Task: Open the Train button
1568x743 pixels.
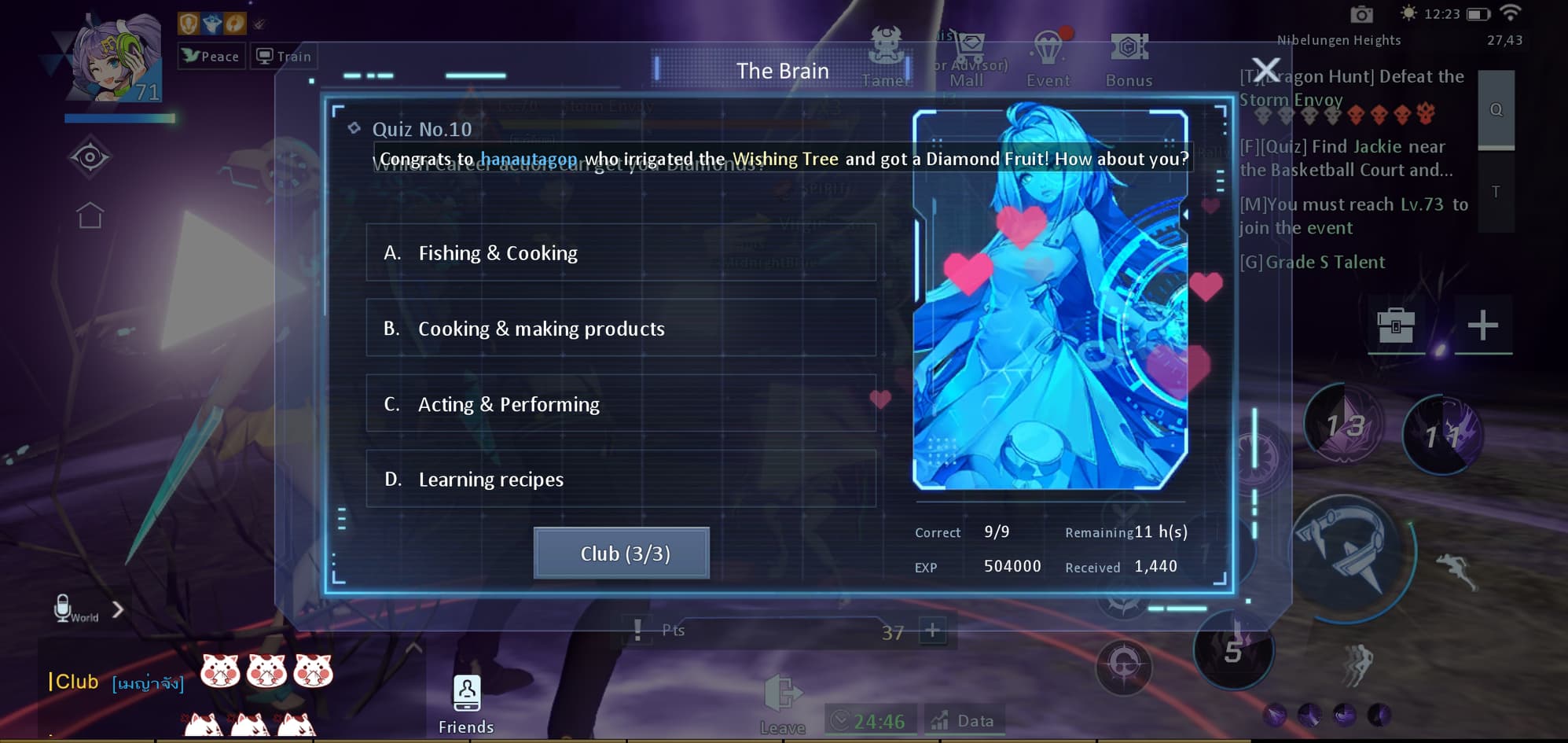Action: 285,57
